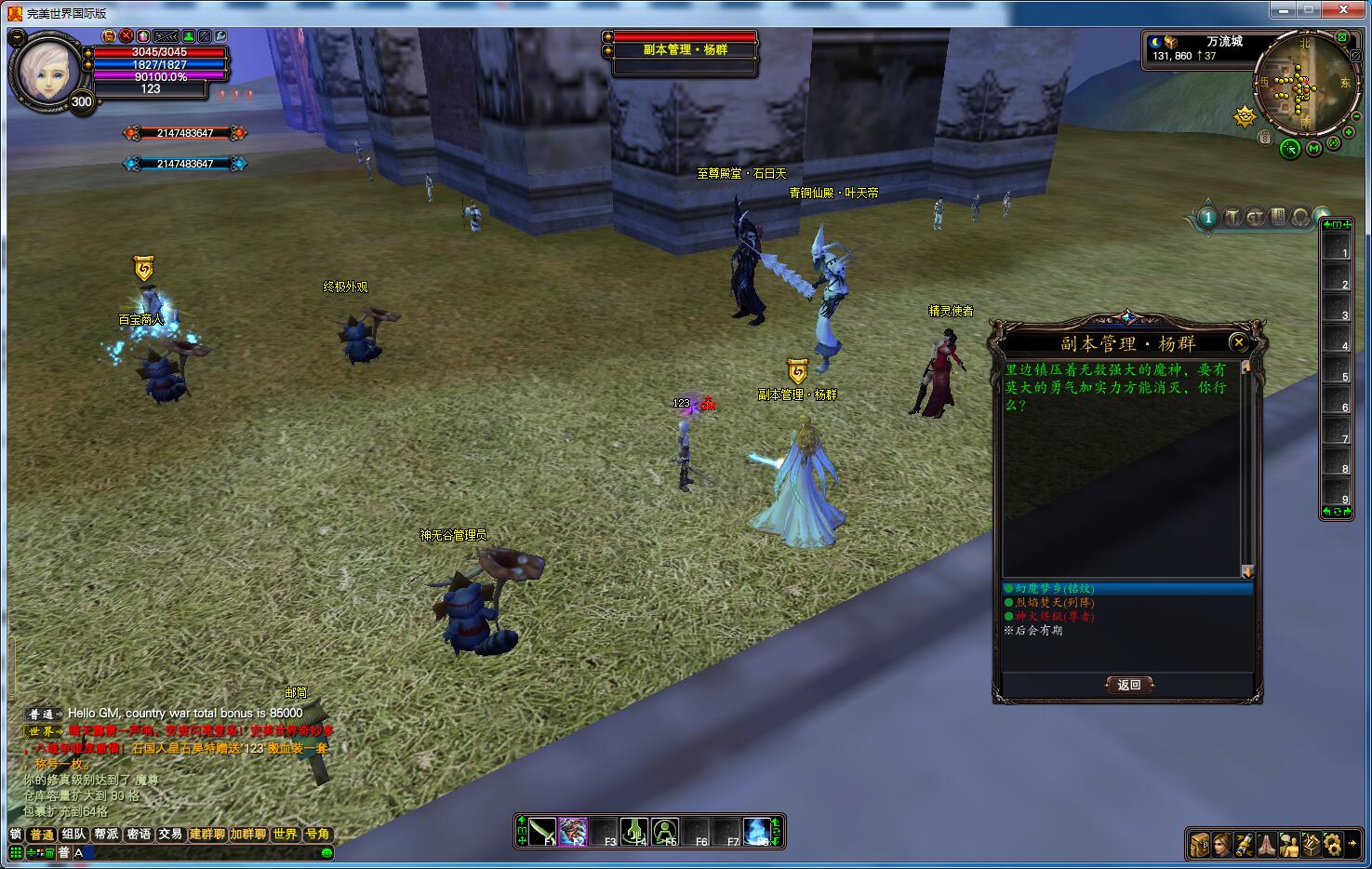
Task: Open the 组队 team chat tab
Action: click(74, 835)
